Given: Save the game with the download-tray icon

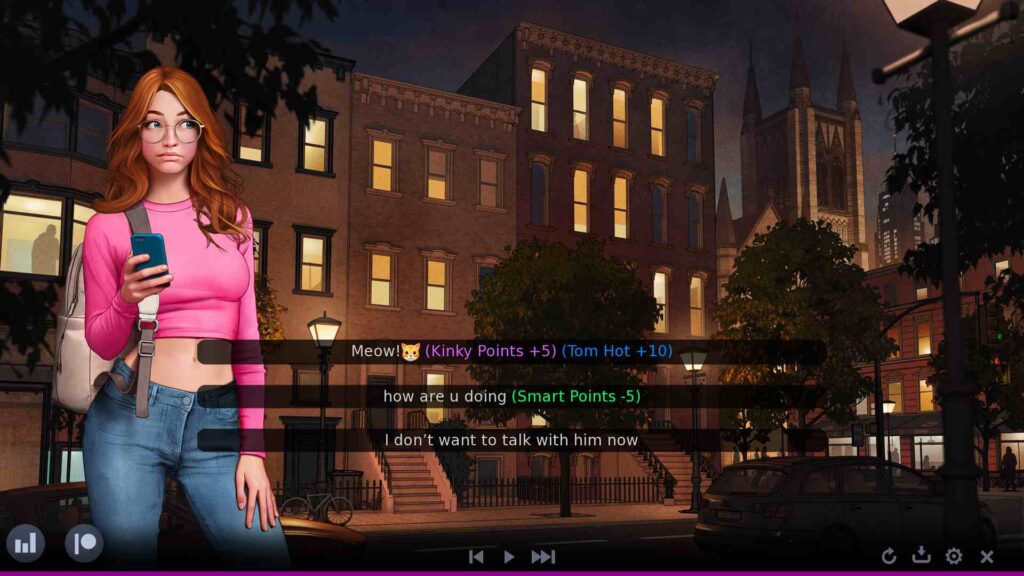Looking at the screenshot, I should 921,556.
